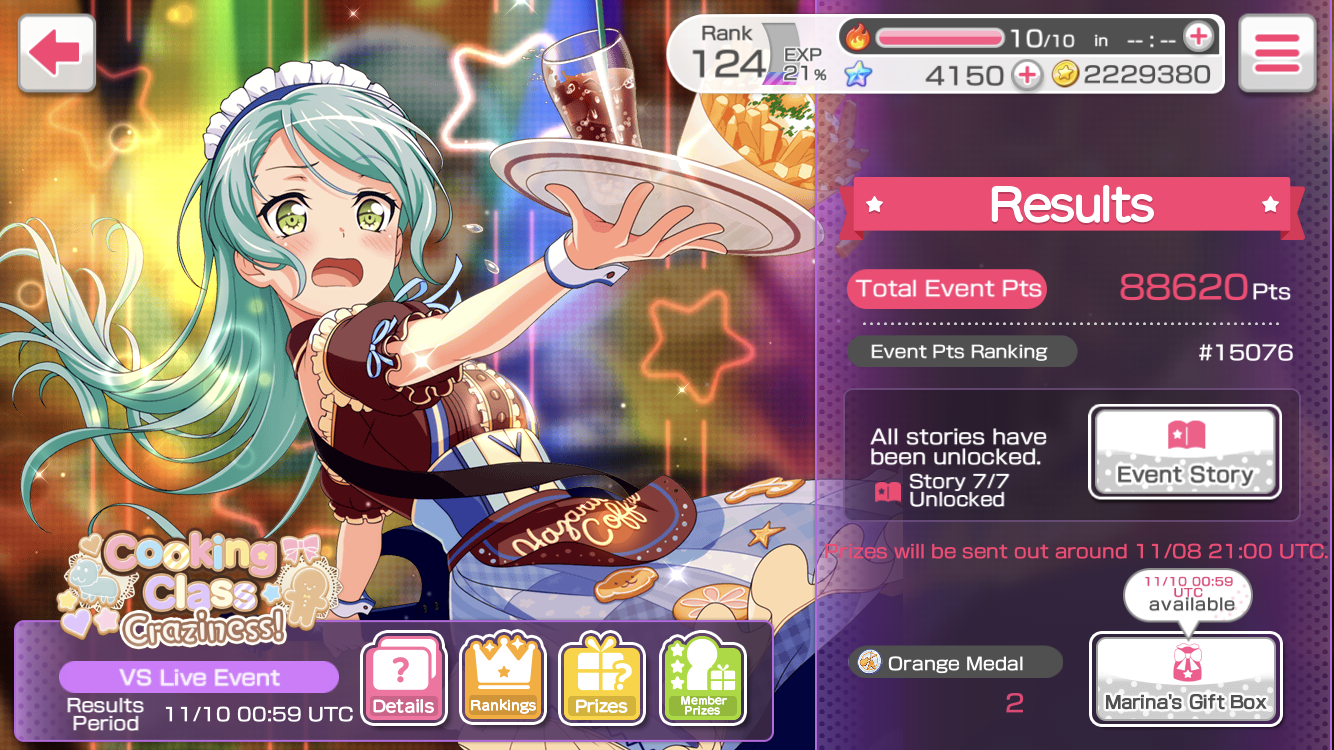View the event Rankings

point(503,679)
